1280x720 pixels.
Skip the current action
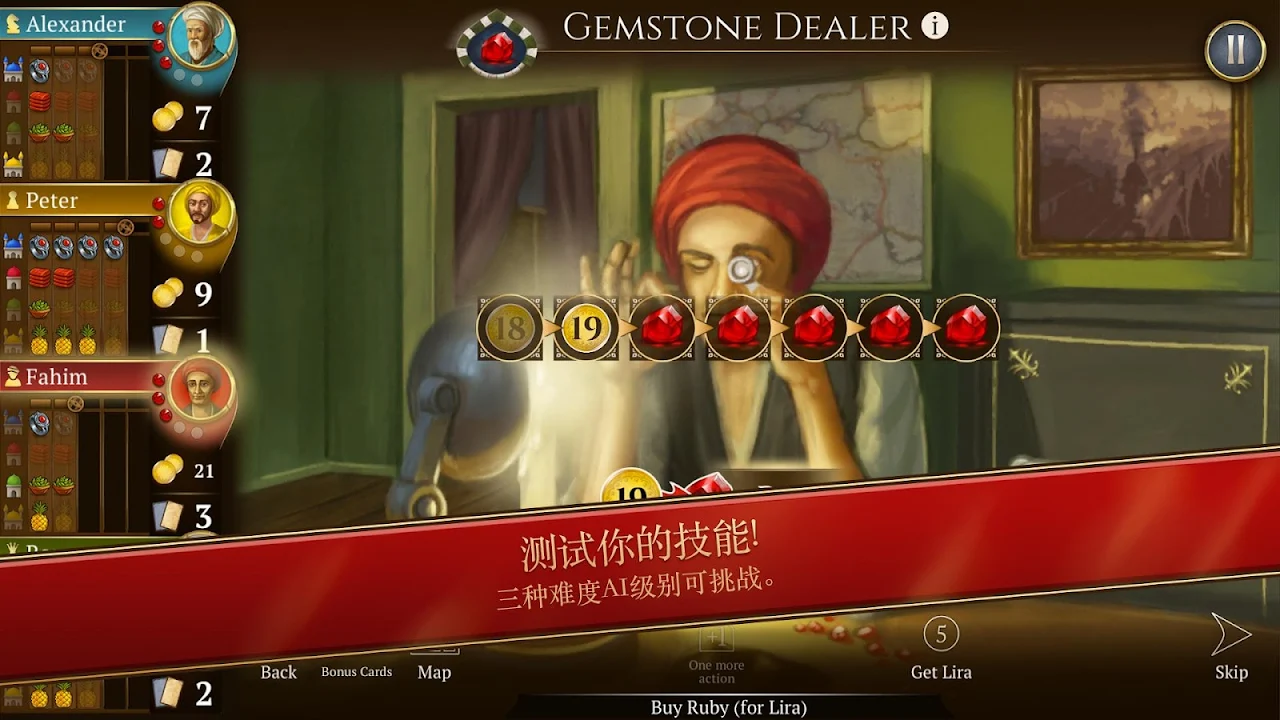click(x=1231, y=650)
